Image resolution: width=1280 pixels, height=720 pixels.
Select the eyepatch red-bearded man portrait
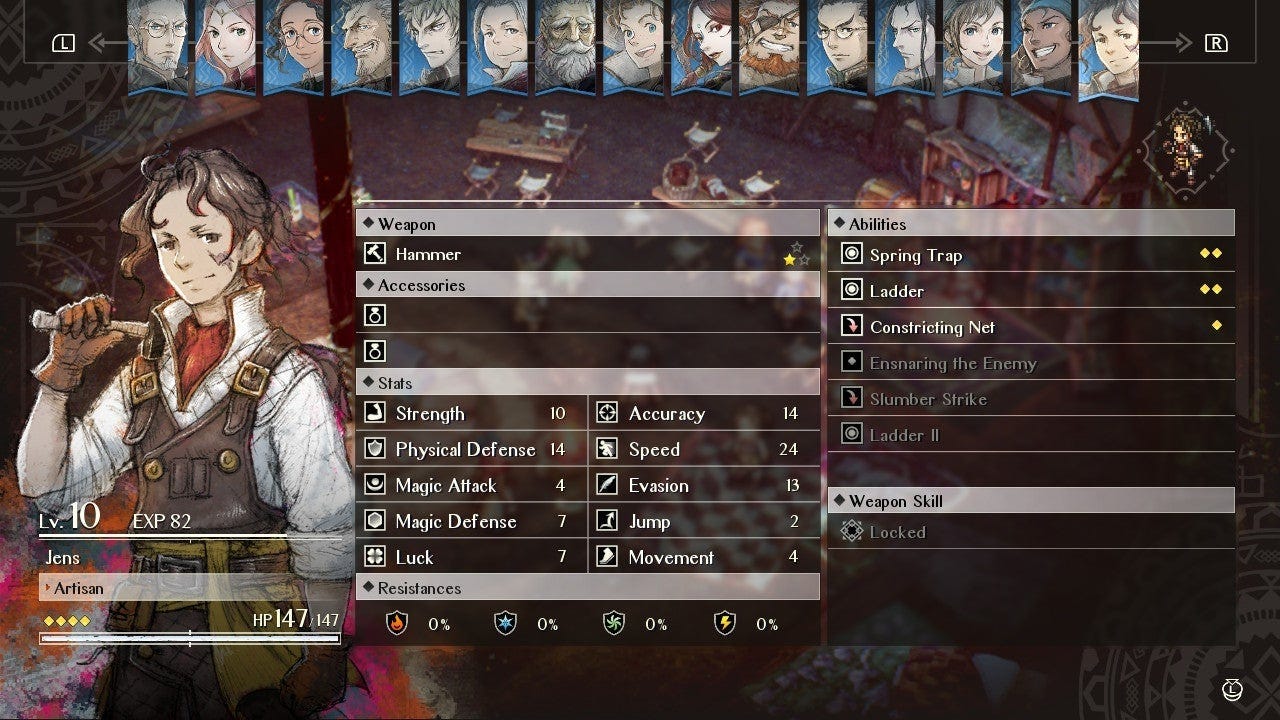pos(770,45)
